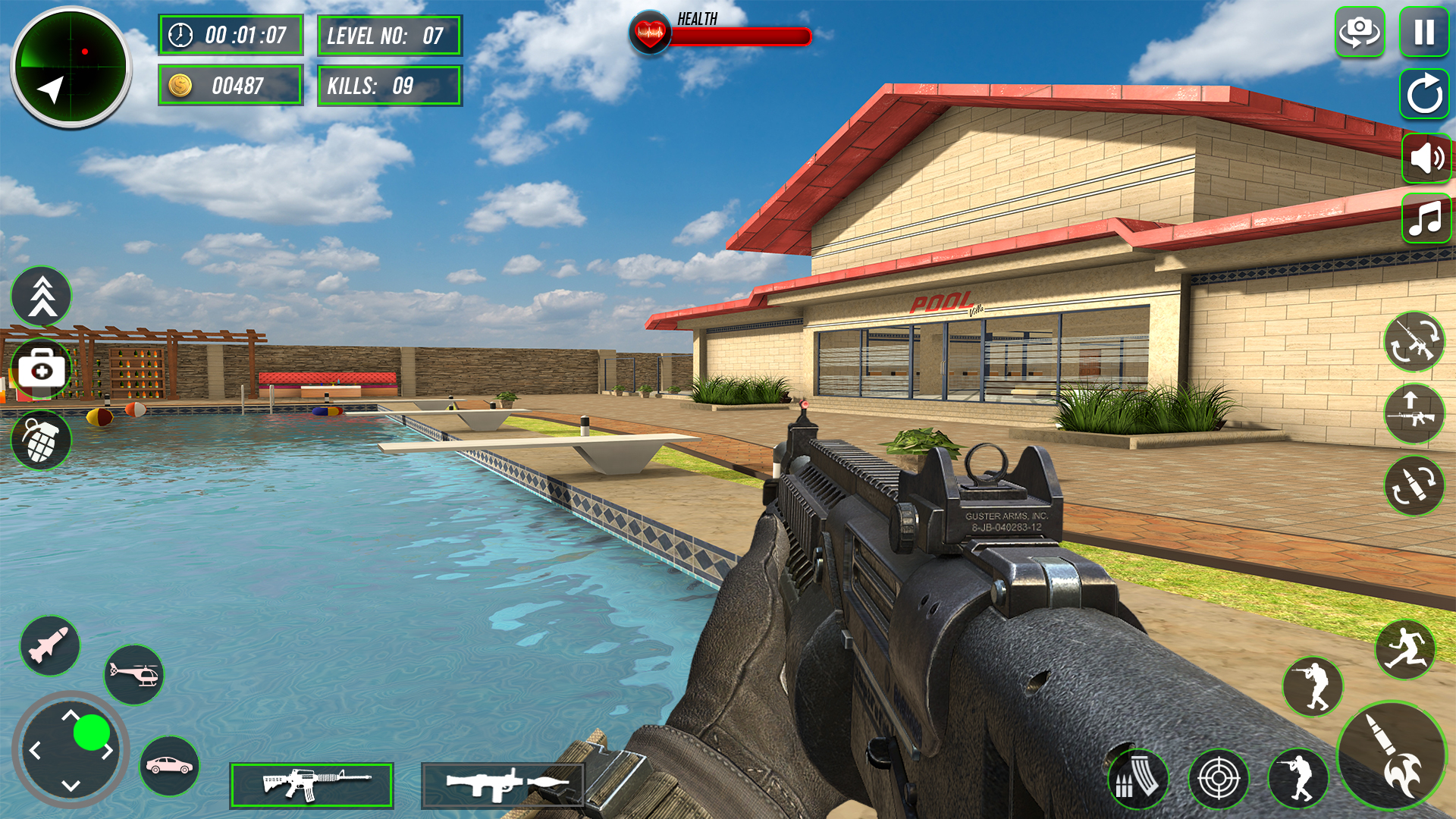The width and height of the screenshot is (1456, 819).
Task: Switch camera view with rotate icon
Action: point(1359,30)
